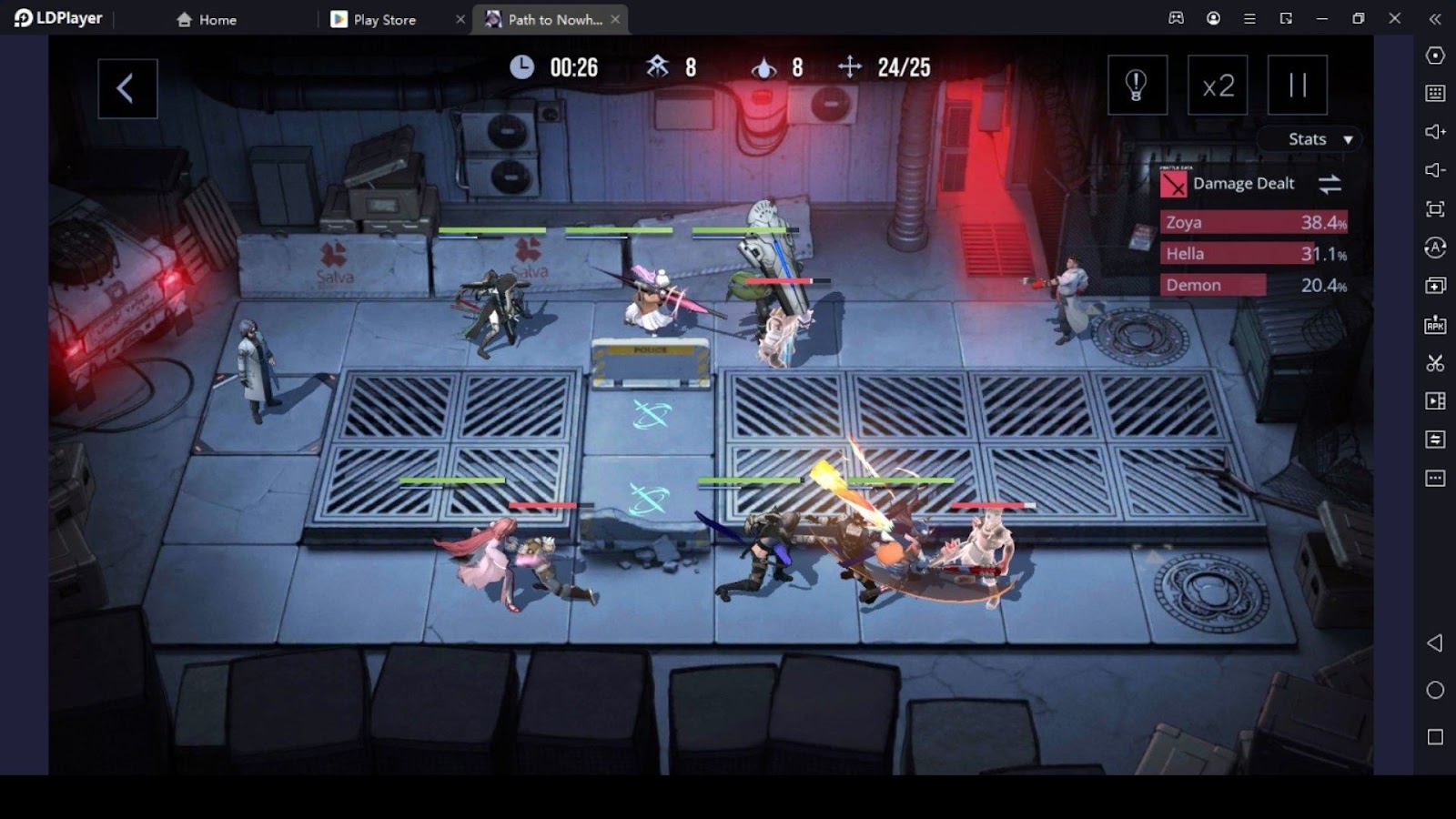Go back with the left arrow button
This screenshot has height=819, width=1456.
127,88
